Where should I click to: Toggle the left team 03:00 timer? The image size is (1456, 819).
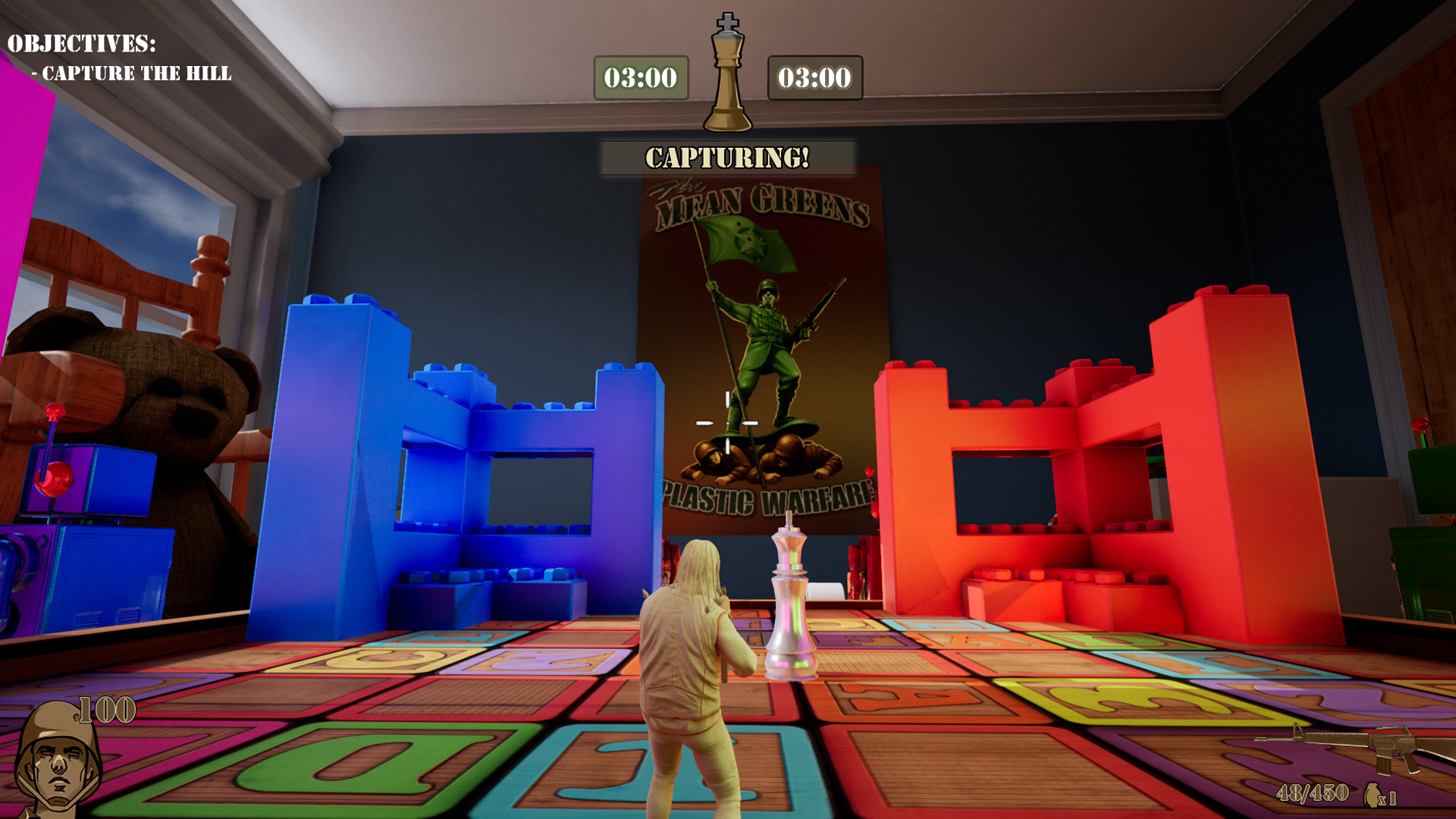(x=641, y=76)
